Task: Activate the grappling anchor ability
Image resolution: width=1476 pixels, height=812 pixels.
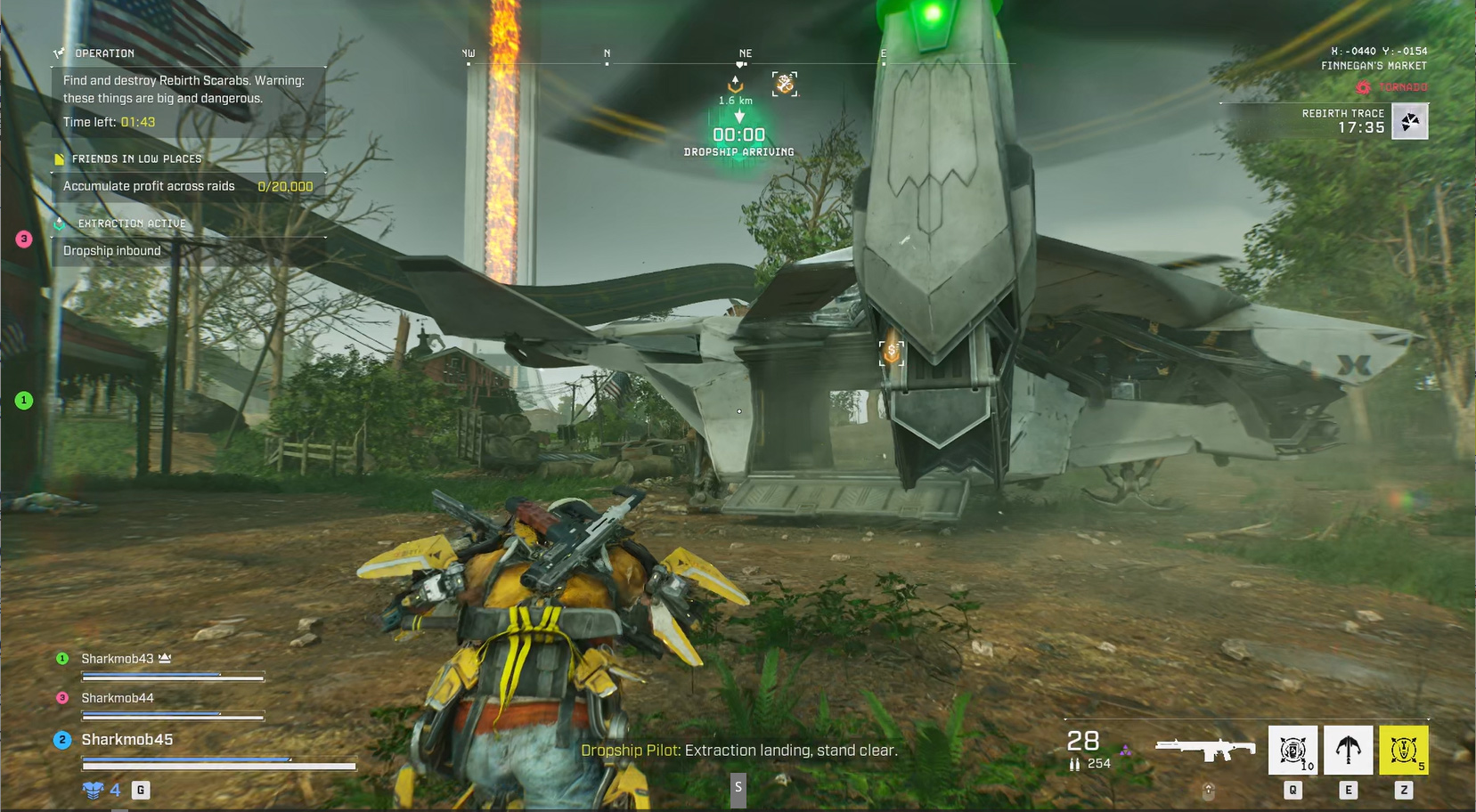Action: 1348,750
